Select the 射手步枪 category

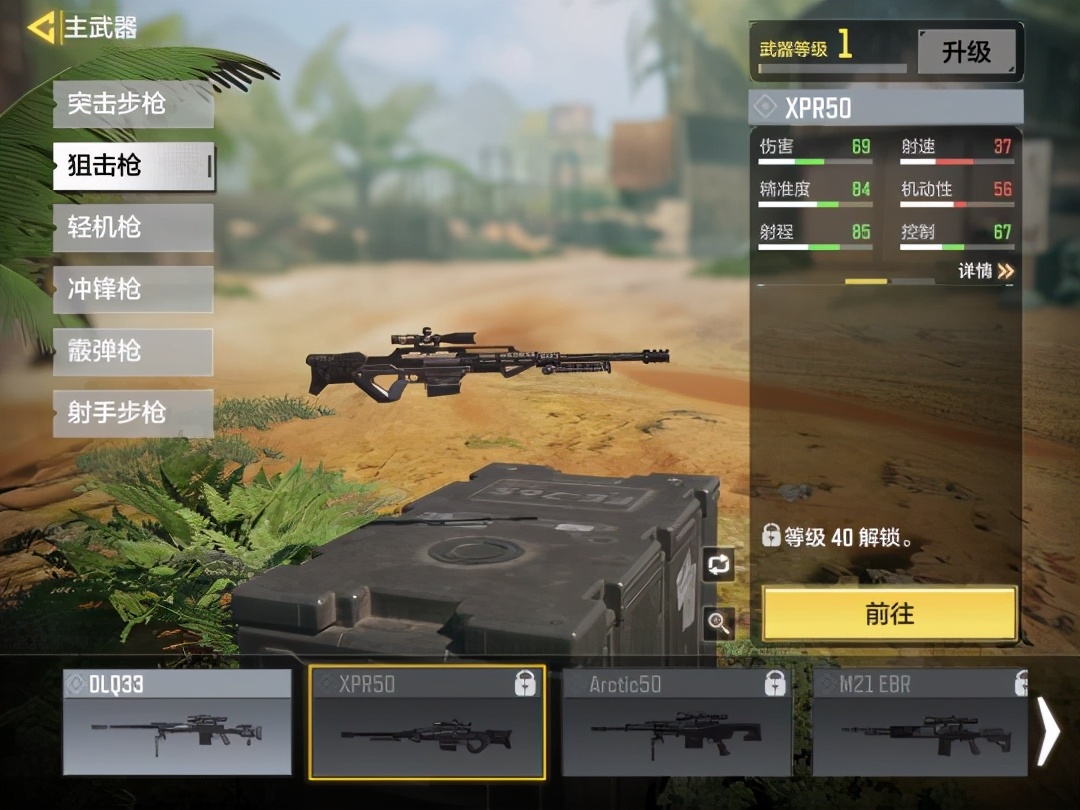pos(133,413)
